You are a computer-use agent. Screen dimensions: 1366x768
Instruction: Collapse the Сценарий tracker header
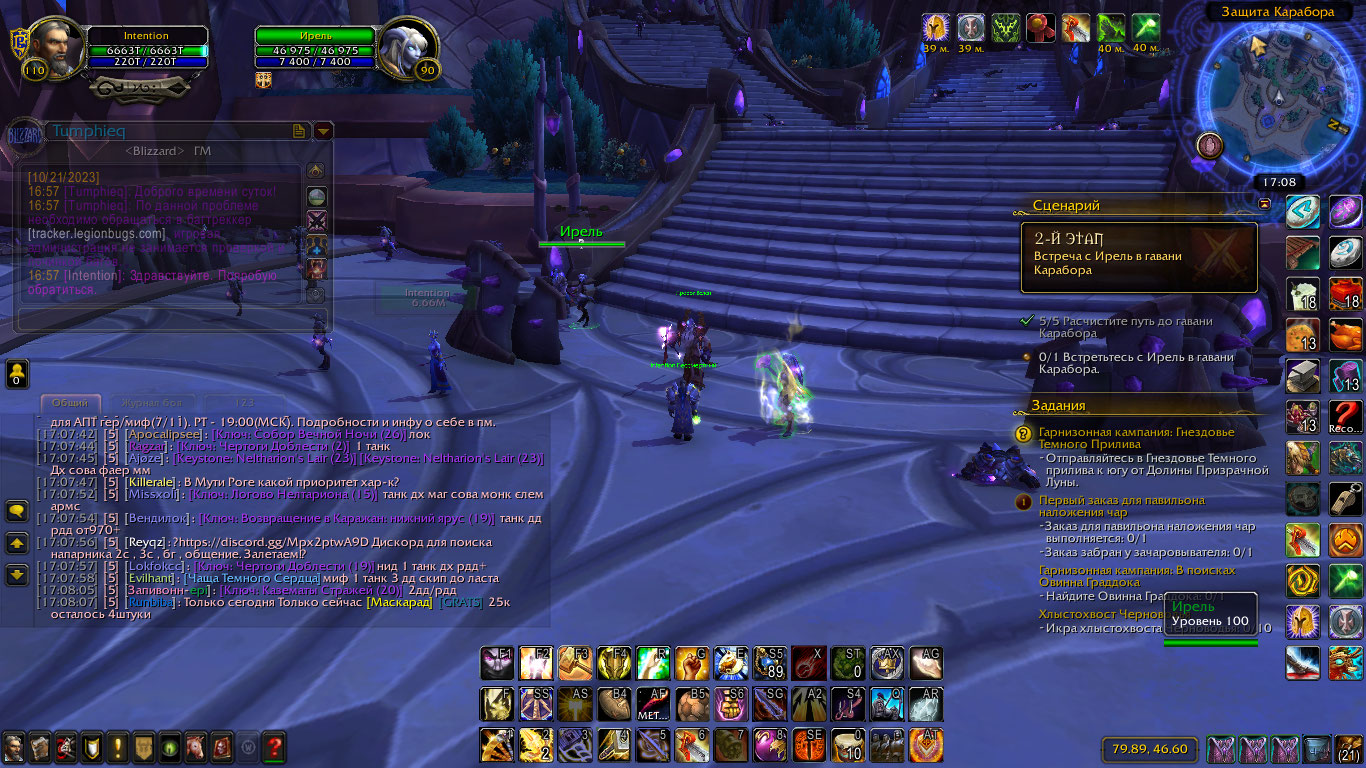pyautogui.click(x=1264, y=203)
